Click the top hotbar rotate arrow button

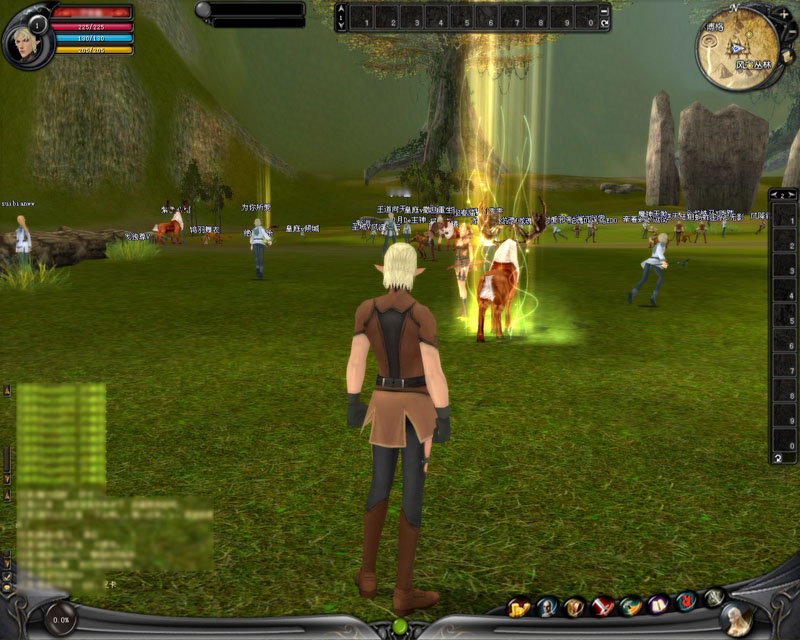click(605, 23)
